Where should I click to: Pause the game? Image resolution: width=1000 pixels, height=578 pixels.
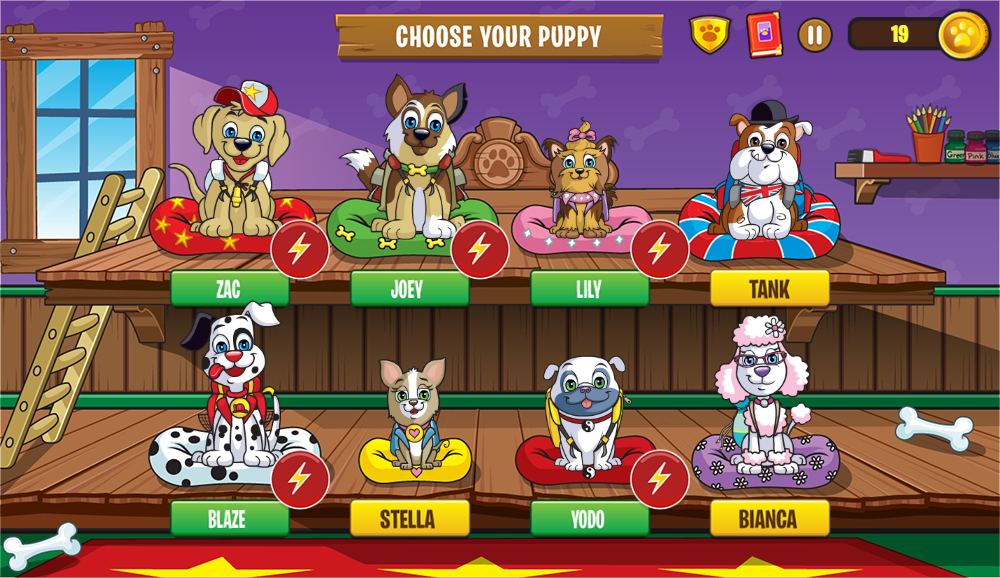click(815, 35)
